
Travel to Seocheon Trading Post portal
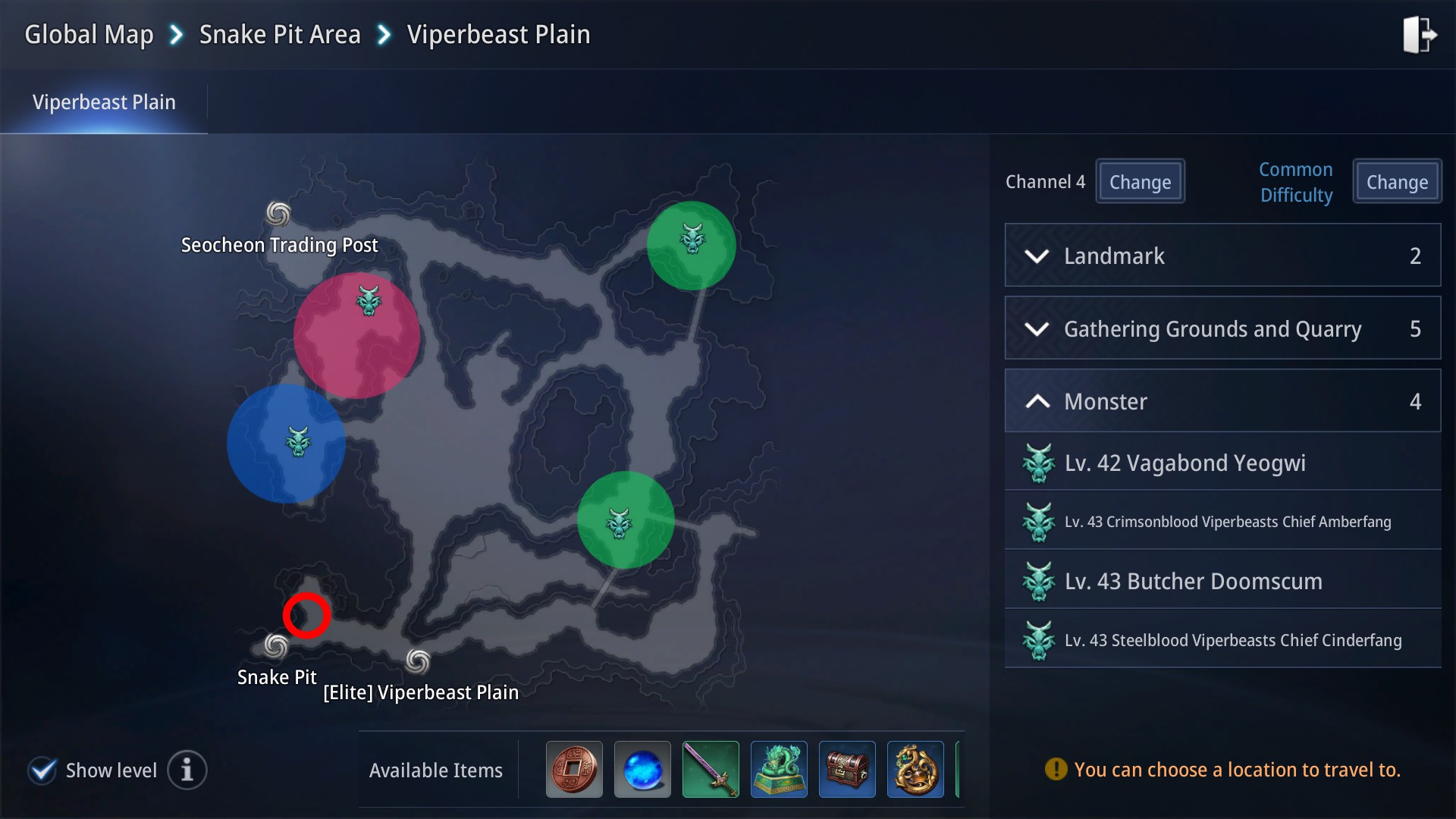pyautogui.click(x=278, y=215)
